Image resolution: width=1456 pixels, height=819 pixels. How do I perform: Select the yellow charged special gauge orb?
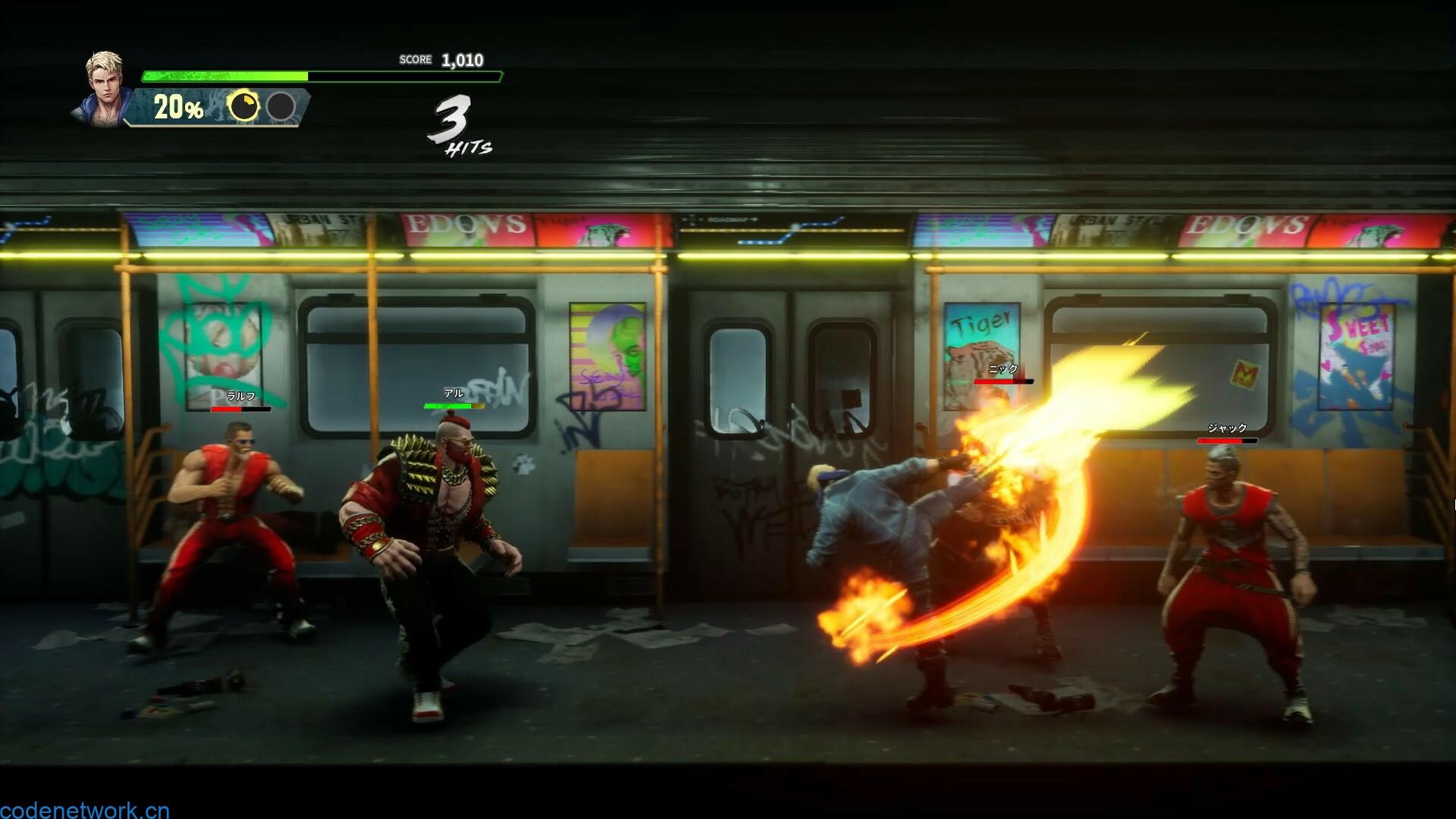pos(243,107)
